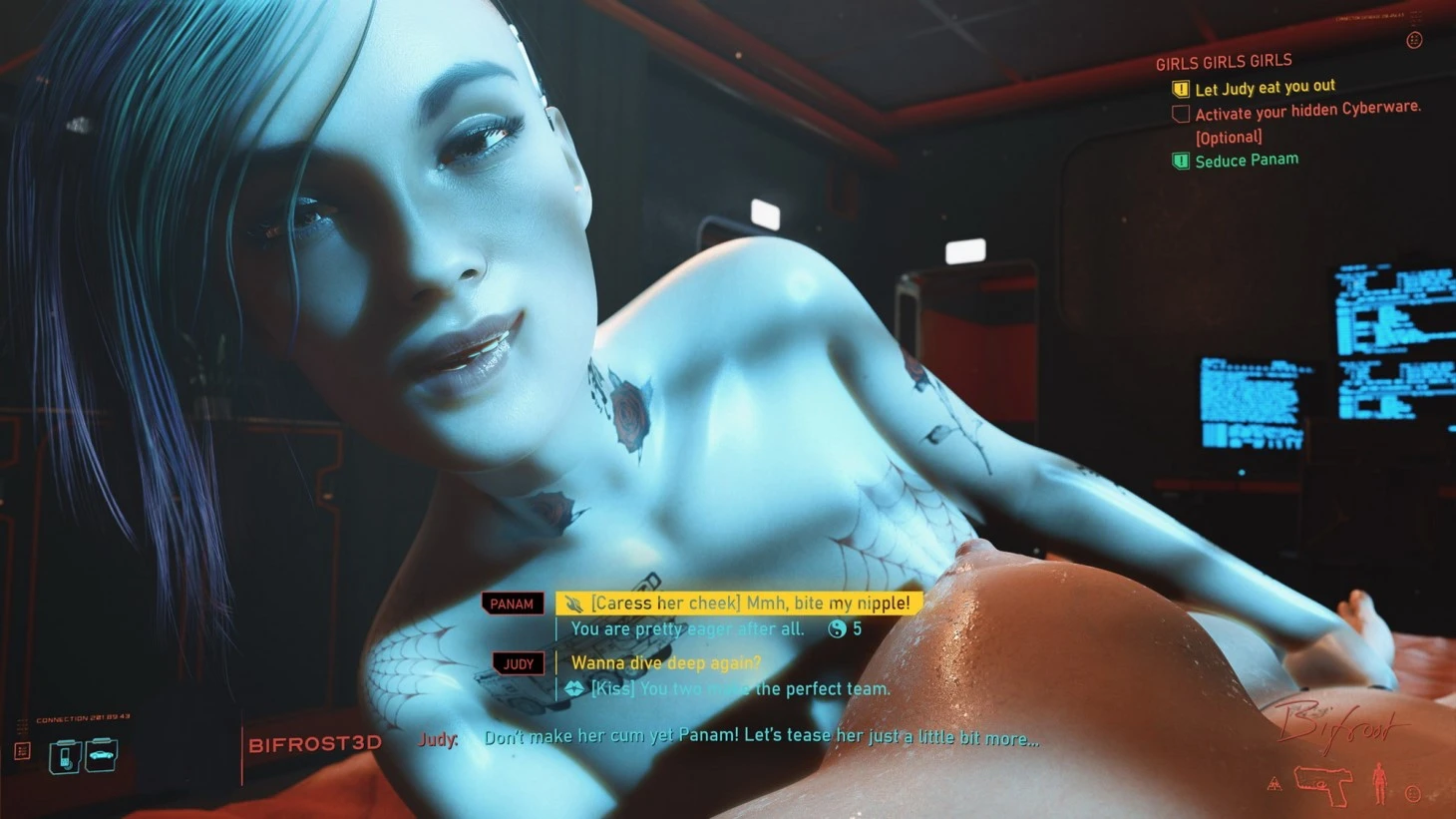Click the pistol weapon icon

[x=1321, y=784]
